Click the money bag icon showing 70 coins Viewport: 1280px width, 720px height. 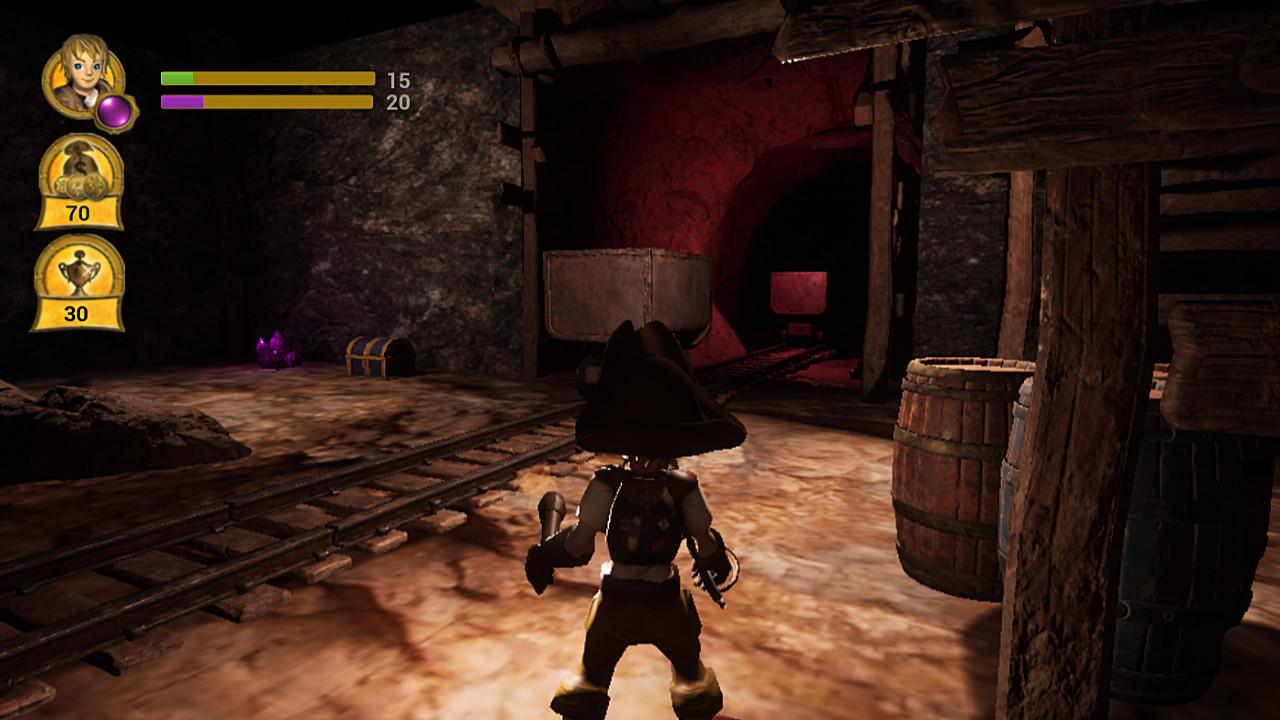click(x=80, y=185)
